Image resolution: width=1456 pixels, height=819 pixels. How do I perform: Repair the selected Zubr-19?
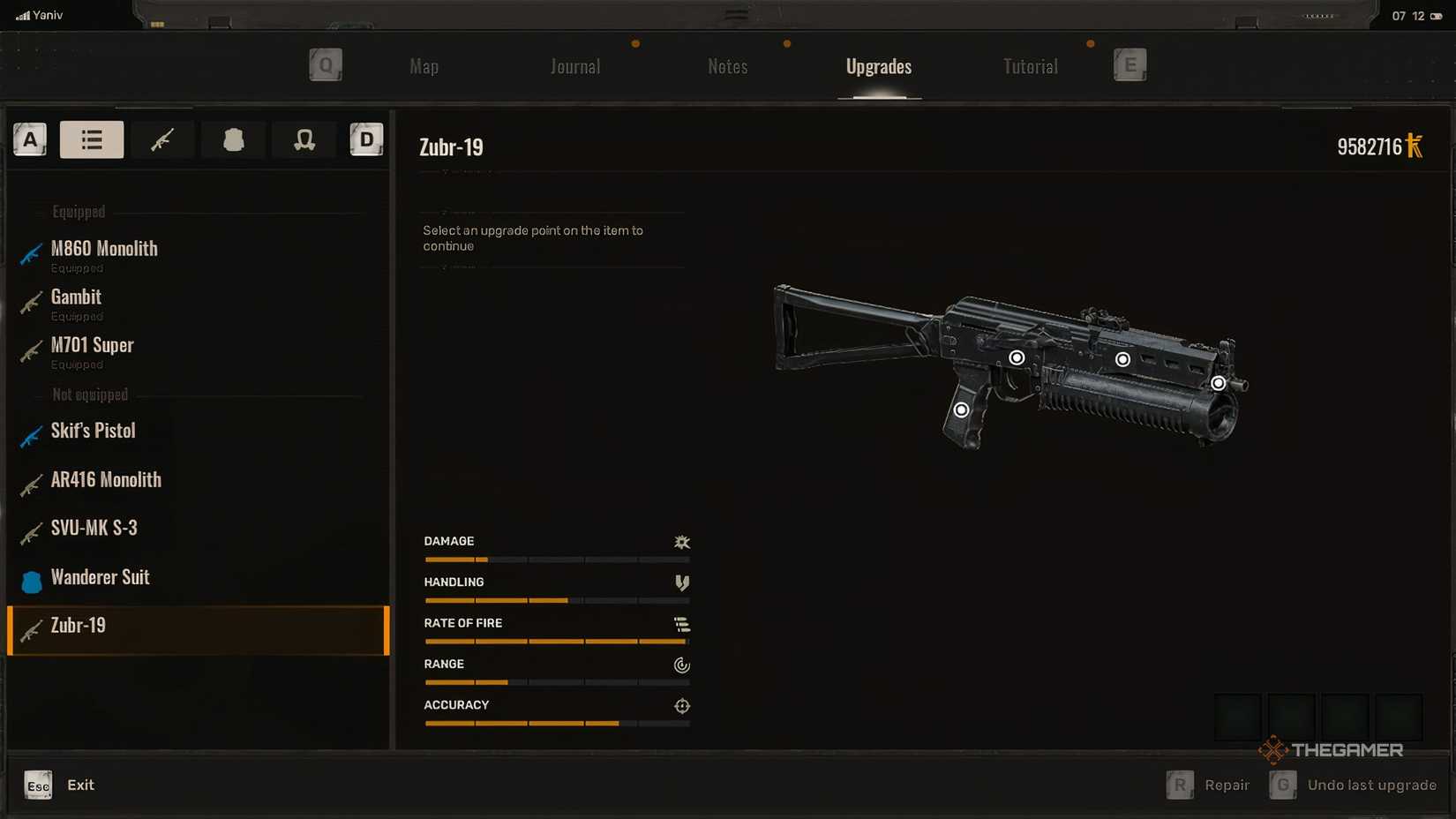[x=1209, y=785]
